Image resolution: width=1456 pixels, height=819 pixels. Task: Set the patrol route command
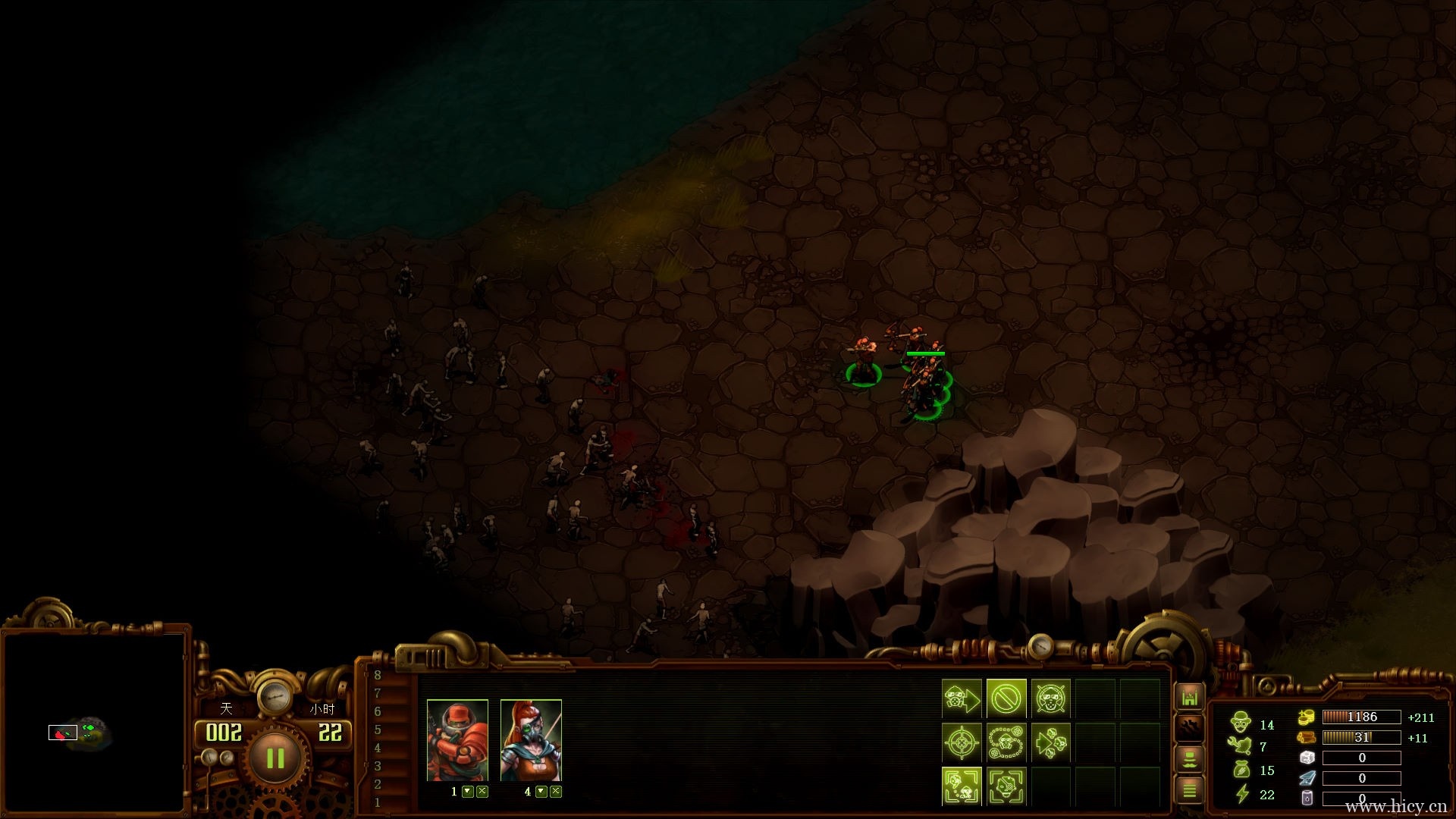1006,742
